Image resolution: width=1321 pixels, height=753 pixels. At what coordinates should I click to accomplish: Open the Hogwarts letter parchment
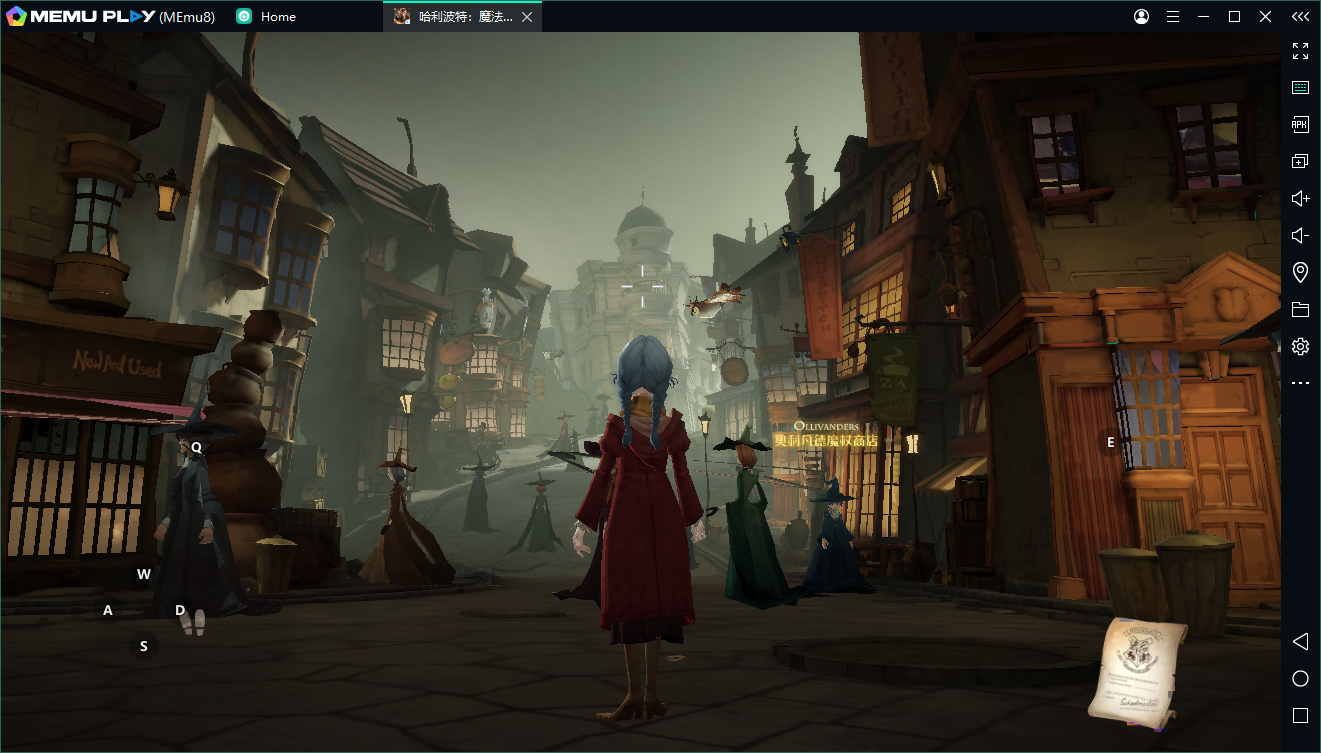pos(1137,669)
